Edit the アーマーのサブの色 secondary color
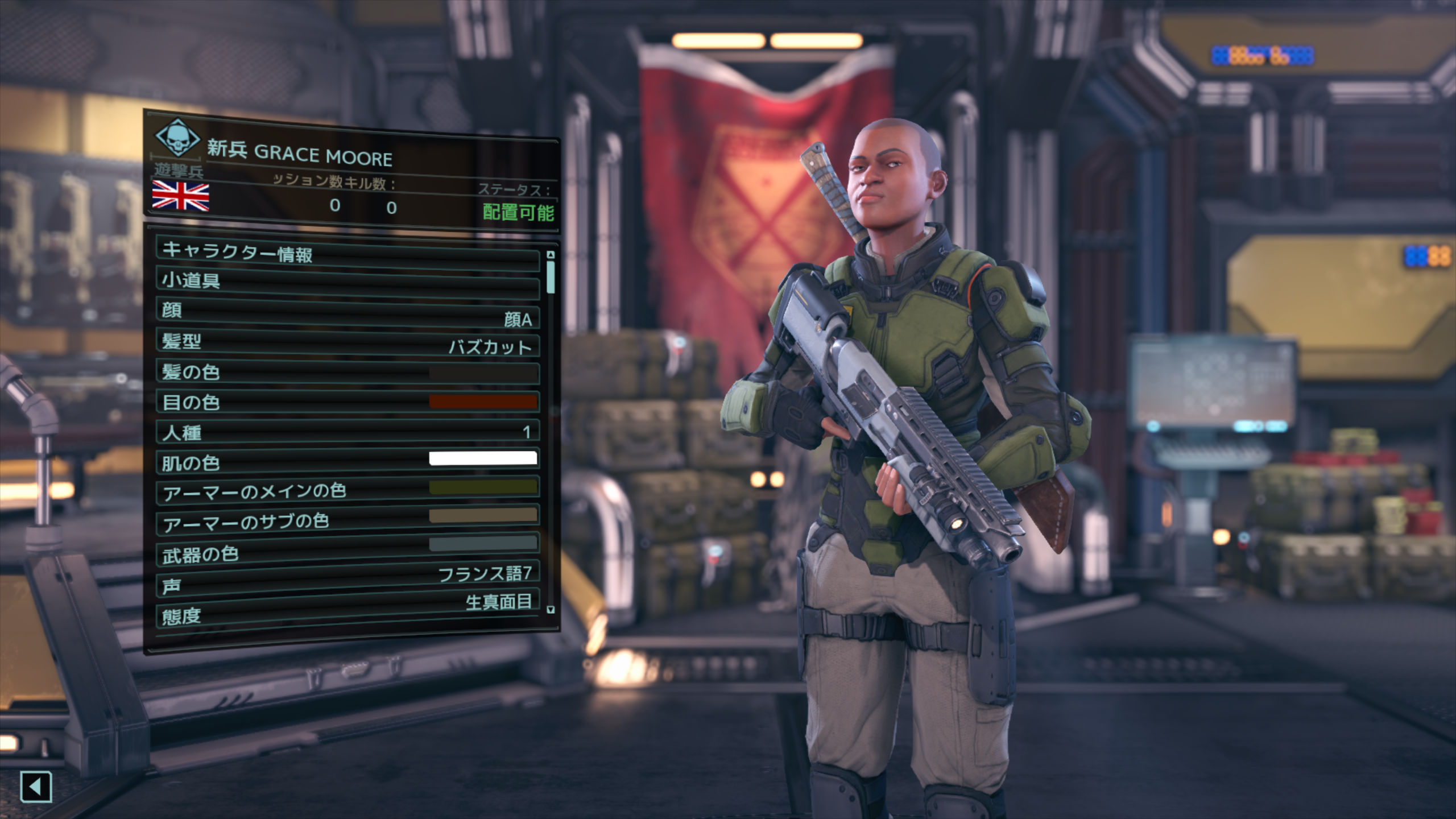This screenshot has width=1456, height=819. click(x=347, y=521)
